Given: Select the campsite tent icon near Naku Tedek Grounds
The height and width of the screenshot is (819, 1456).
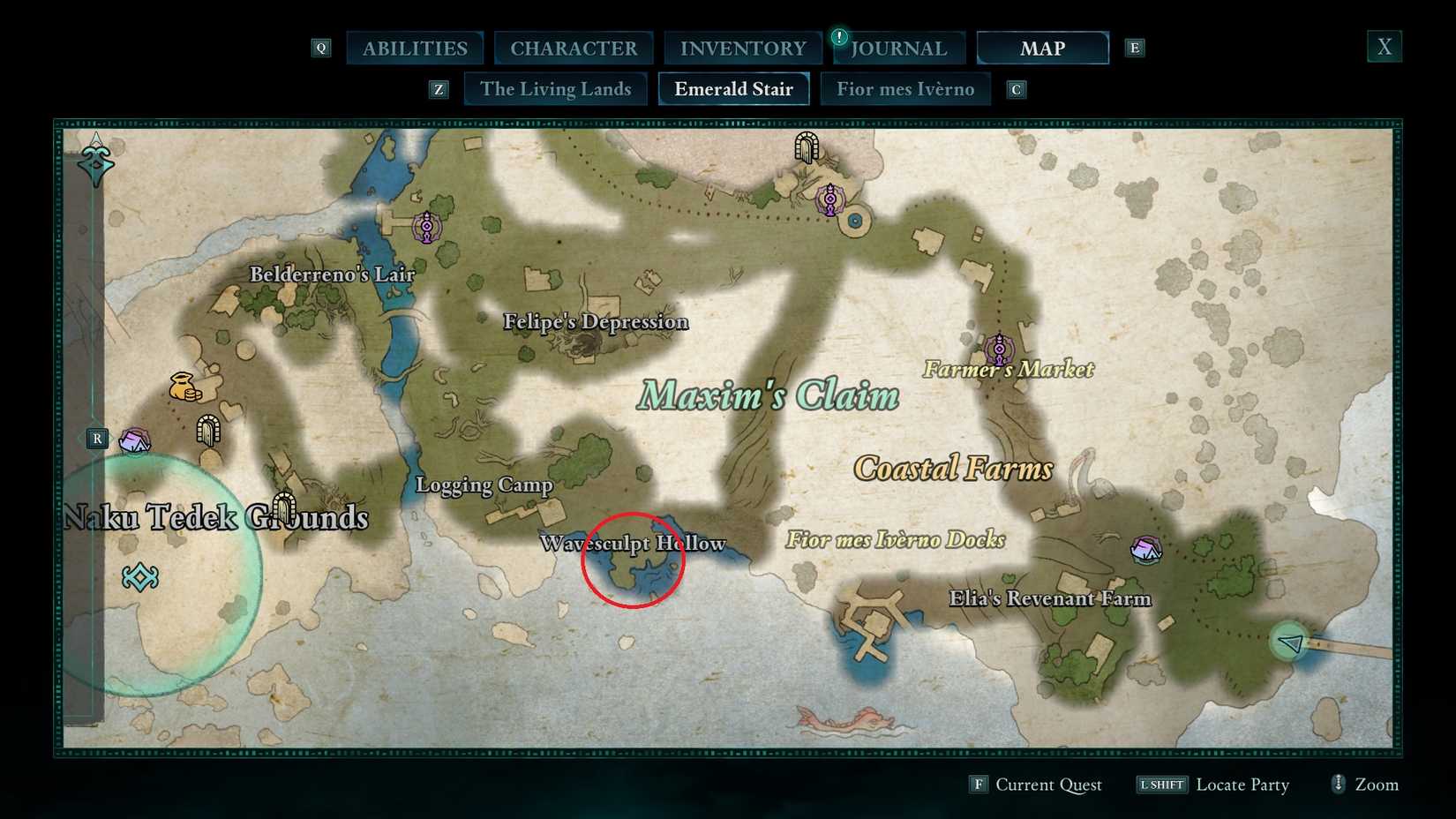Looking at the screenshot, I should (134, 440).
